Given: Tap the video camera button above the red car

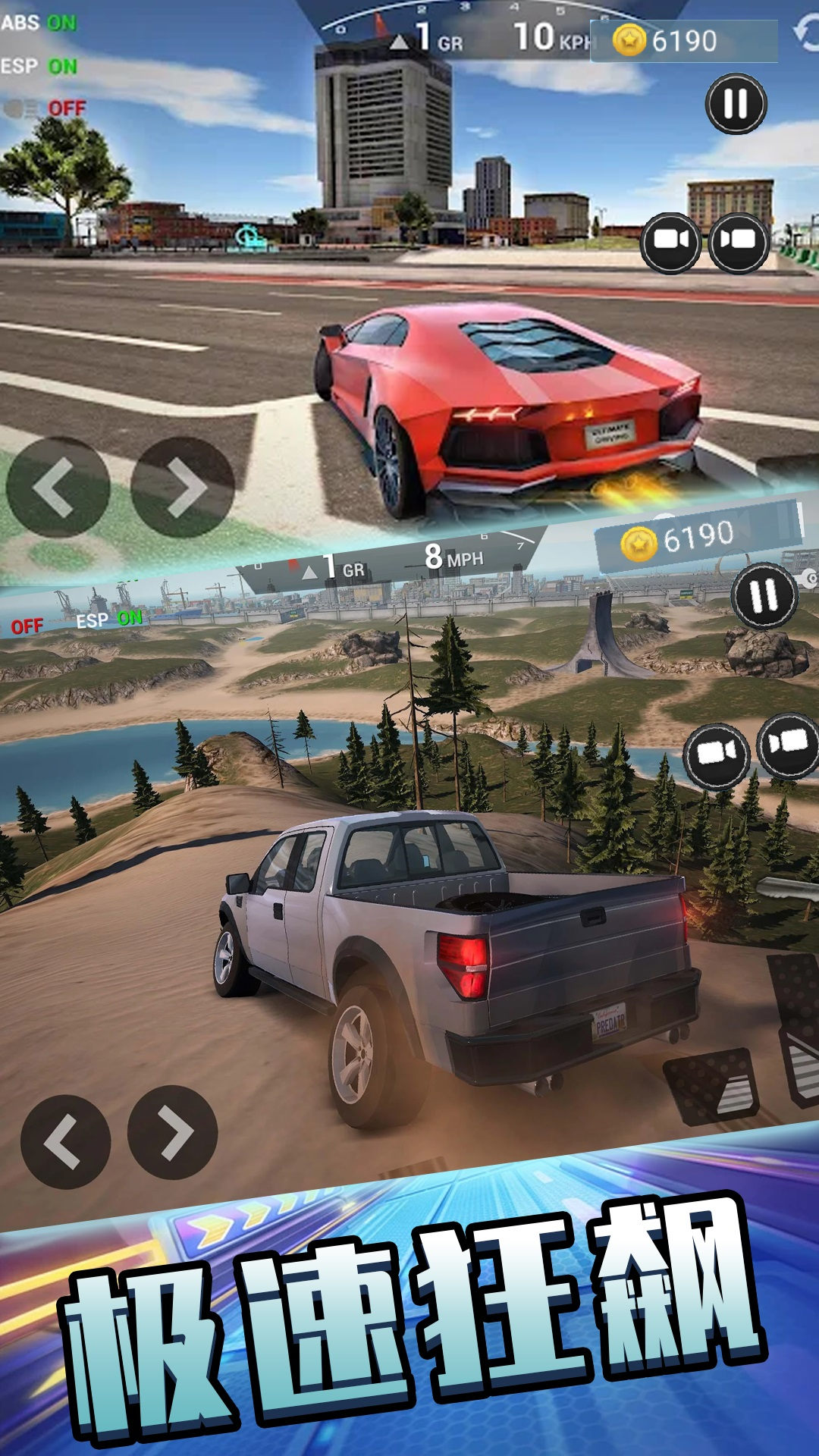Looking at the screenshot, I should (670, 242).
